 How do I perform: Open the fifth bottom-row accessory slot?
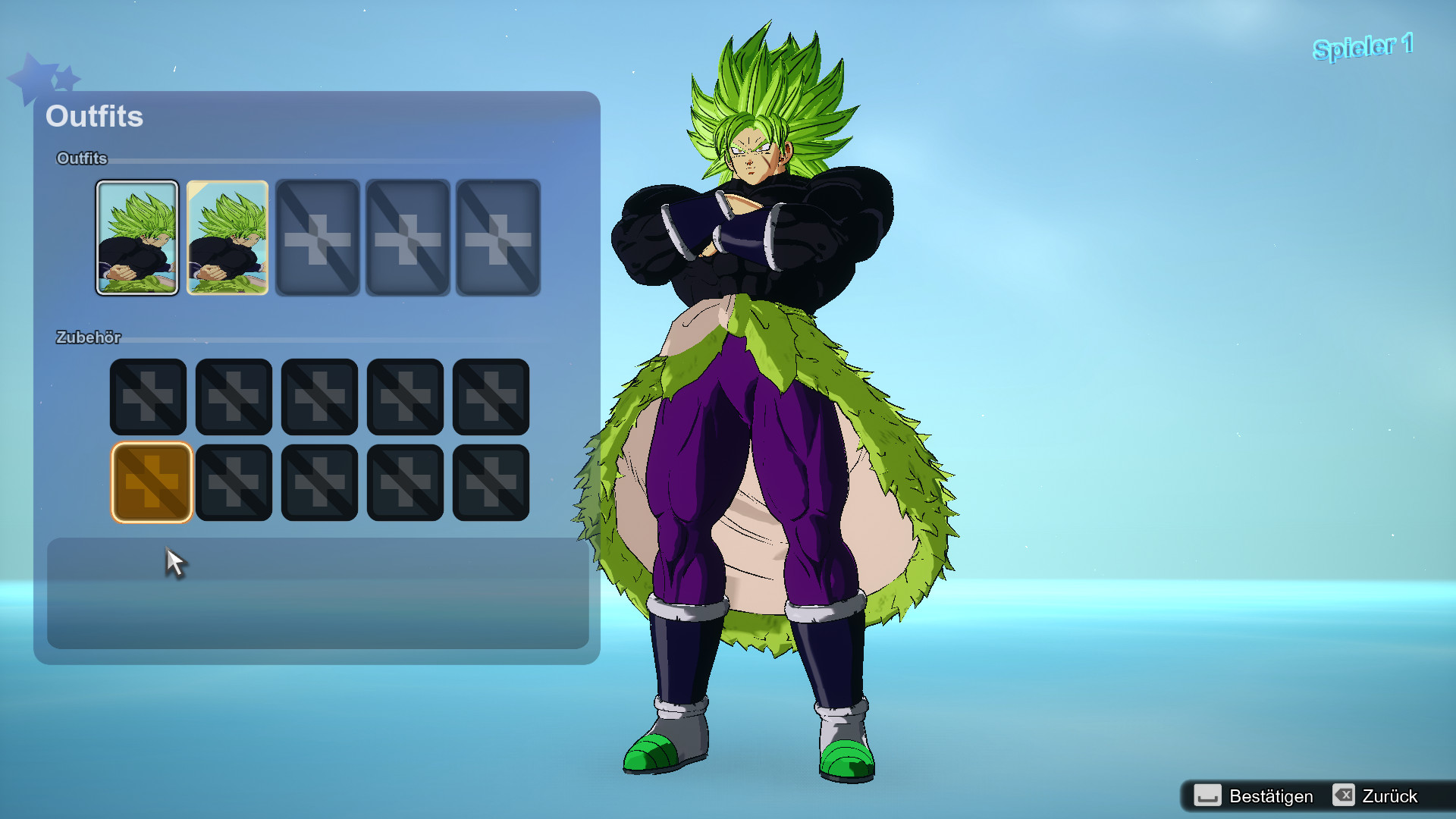490,482
